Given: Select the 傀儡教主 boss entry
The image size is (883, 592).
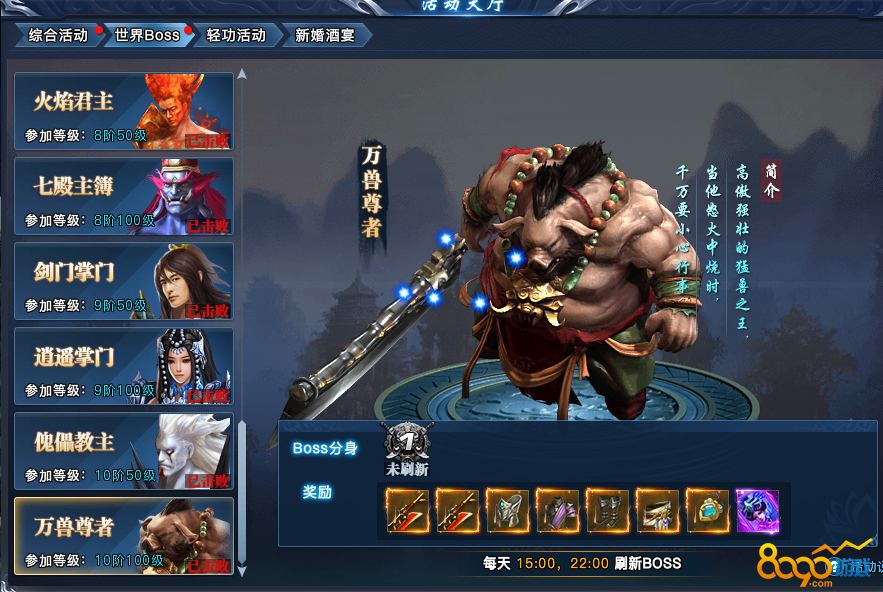Looking at the screenshot, I should click(x=124, y=451).
